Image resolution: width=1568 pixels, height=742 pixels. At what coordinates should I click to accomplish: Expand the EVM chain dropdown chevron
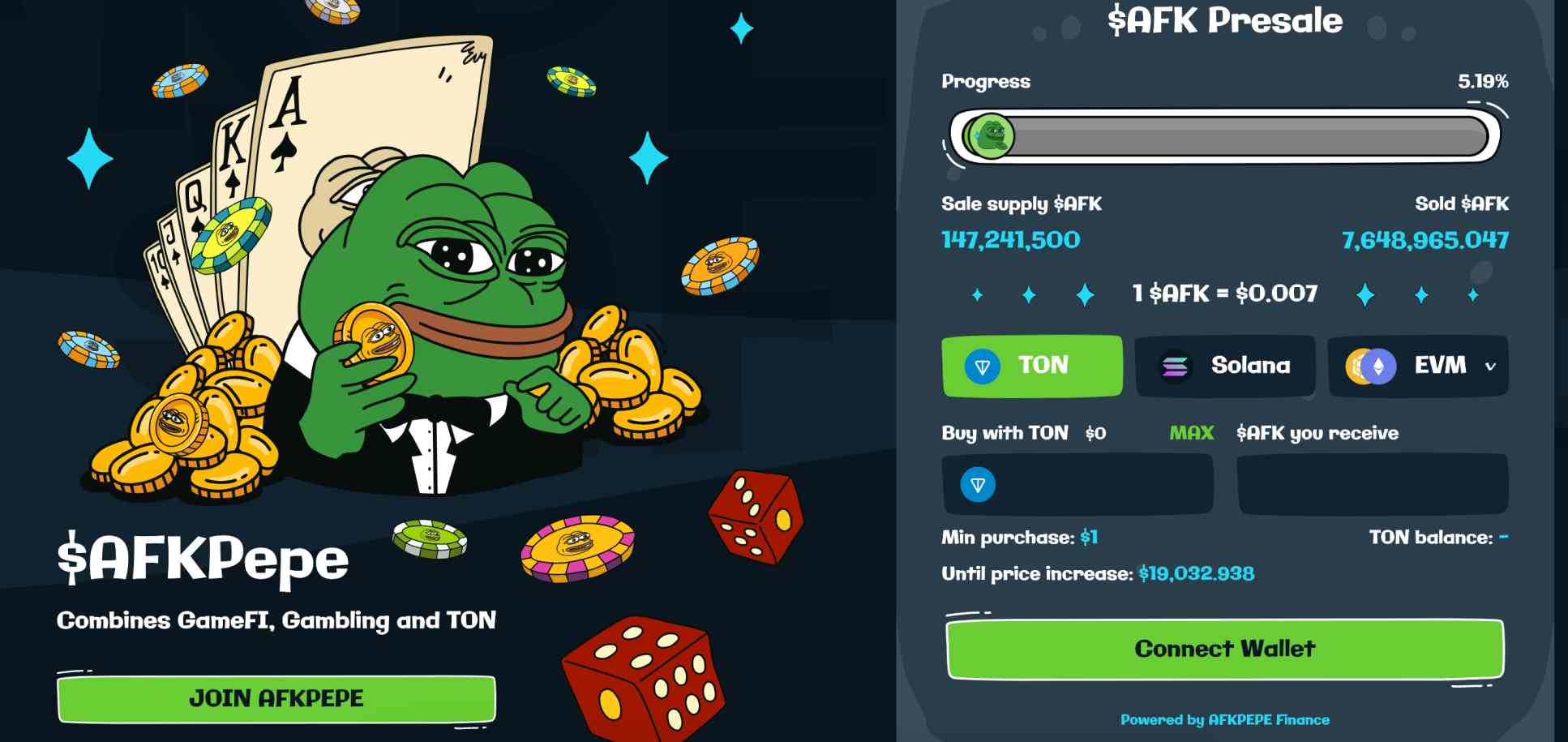1489,367
